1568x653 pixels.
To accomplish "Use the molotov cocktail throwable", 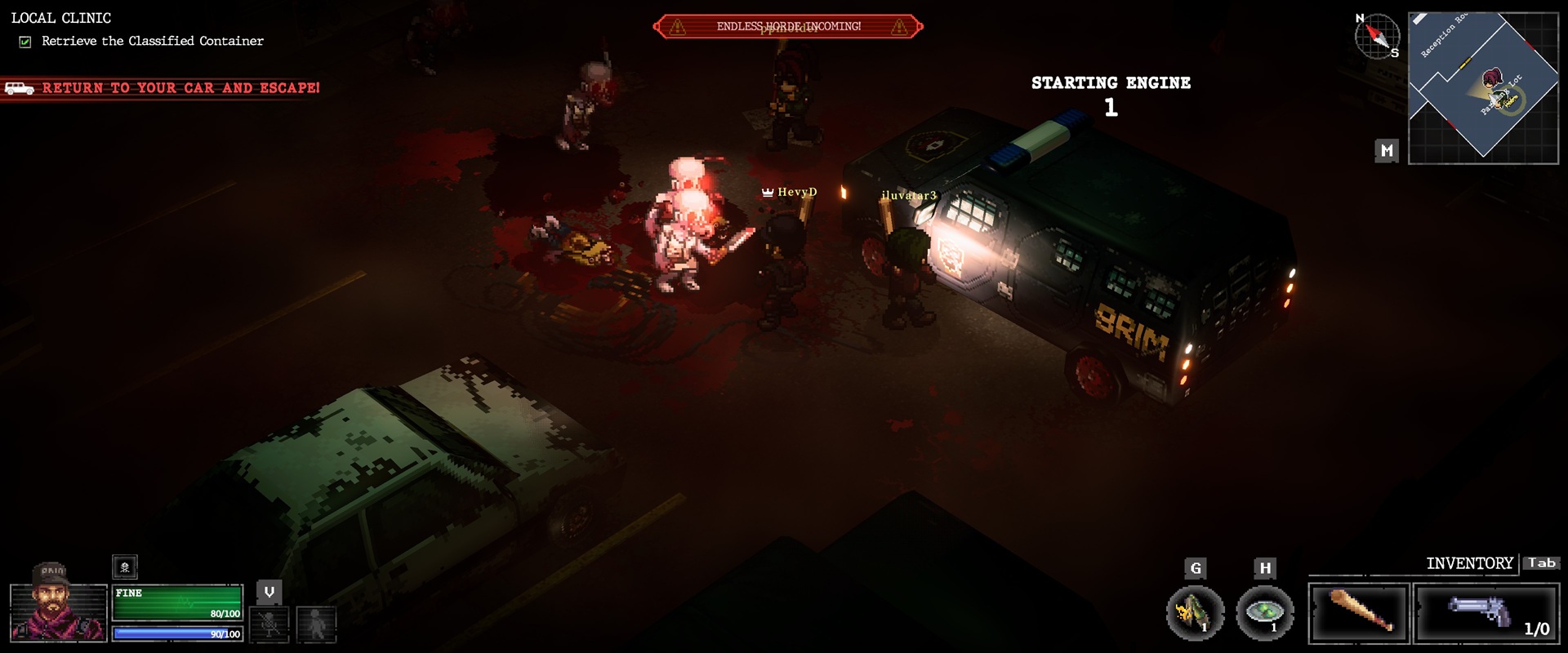I will tap(1195, 612).
